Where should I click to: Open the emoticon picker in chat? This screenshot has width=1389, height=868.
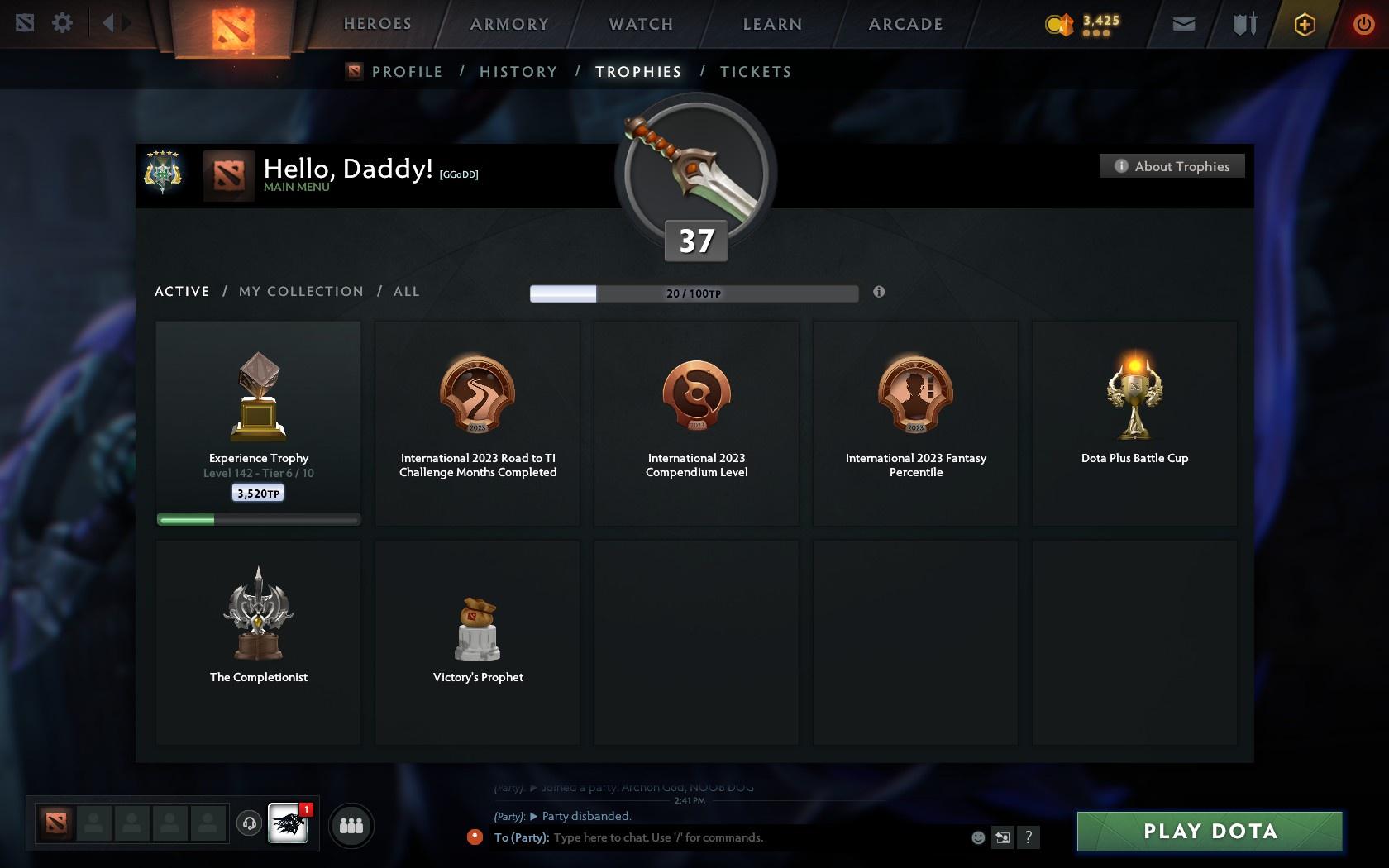977,837
